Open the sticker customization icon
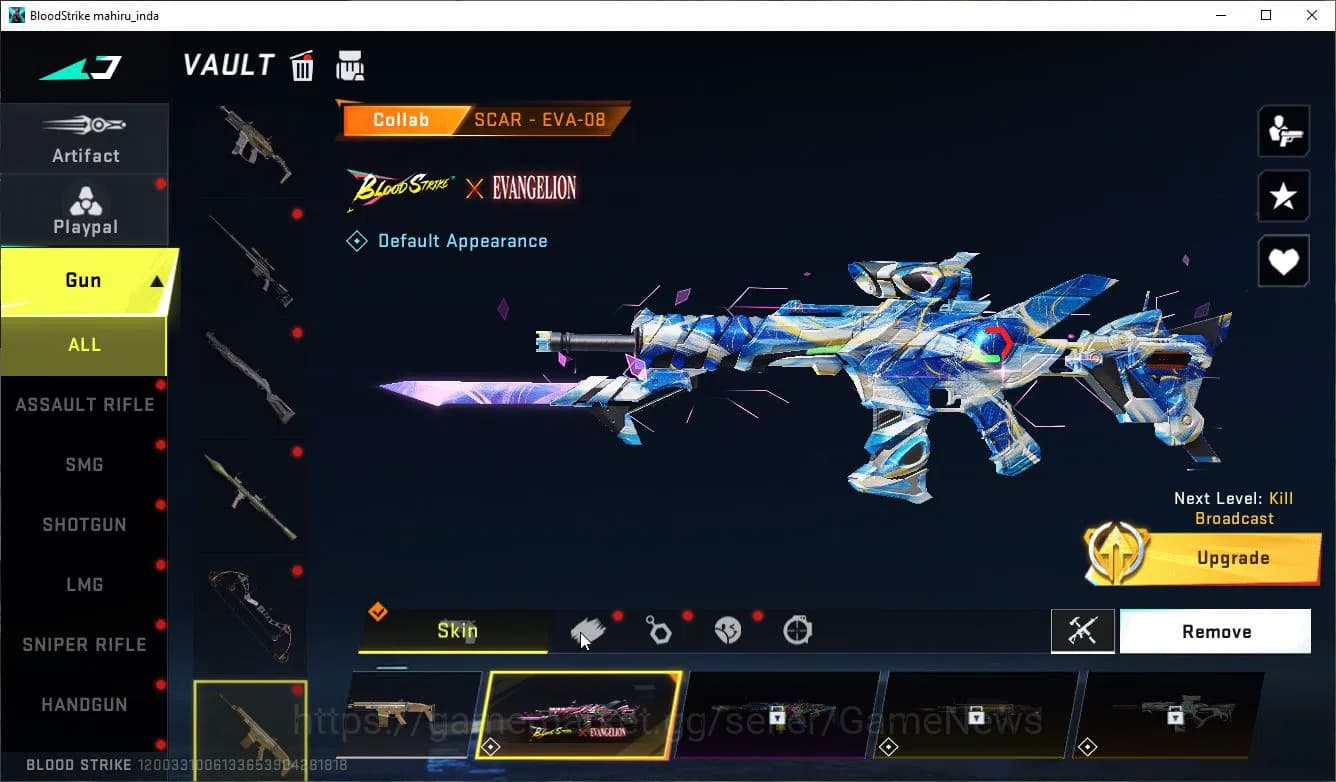 click(x=727, y=629)
